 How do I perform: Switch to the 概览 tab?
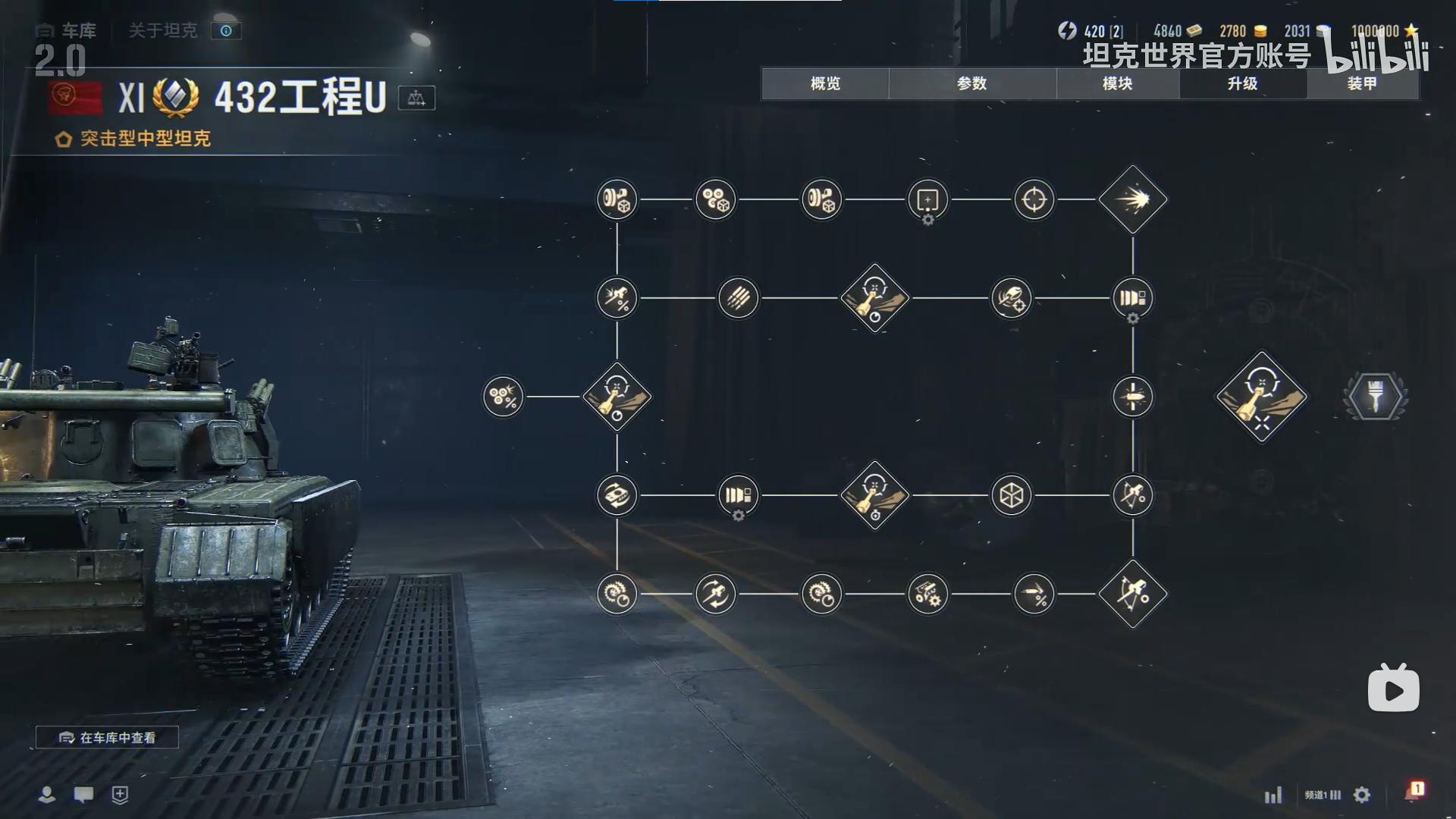coord(825,83)
